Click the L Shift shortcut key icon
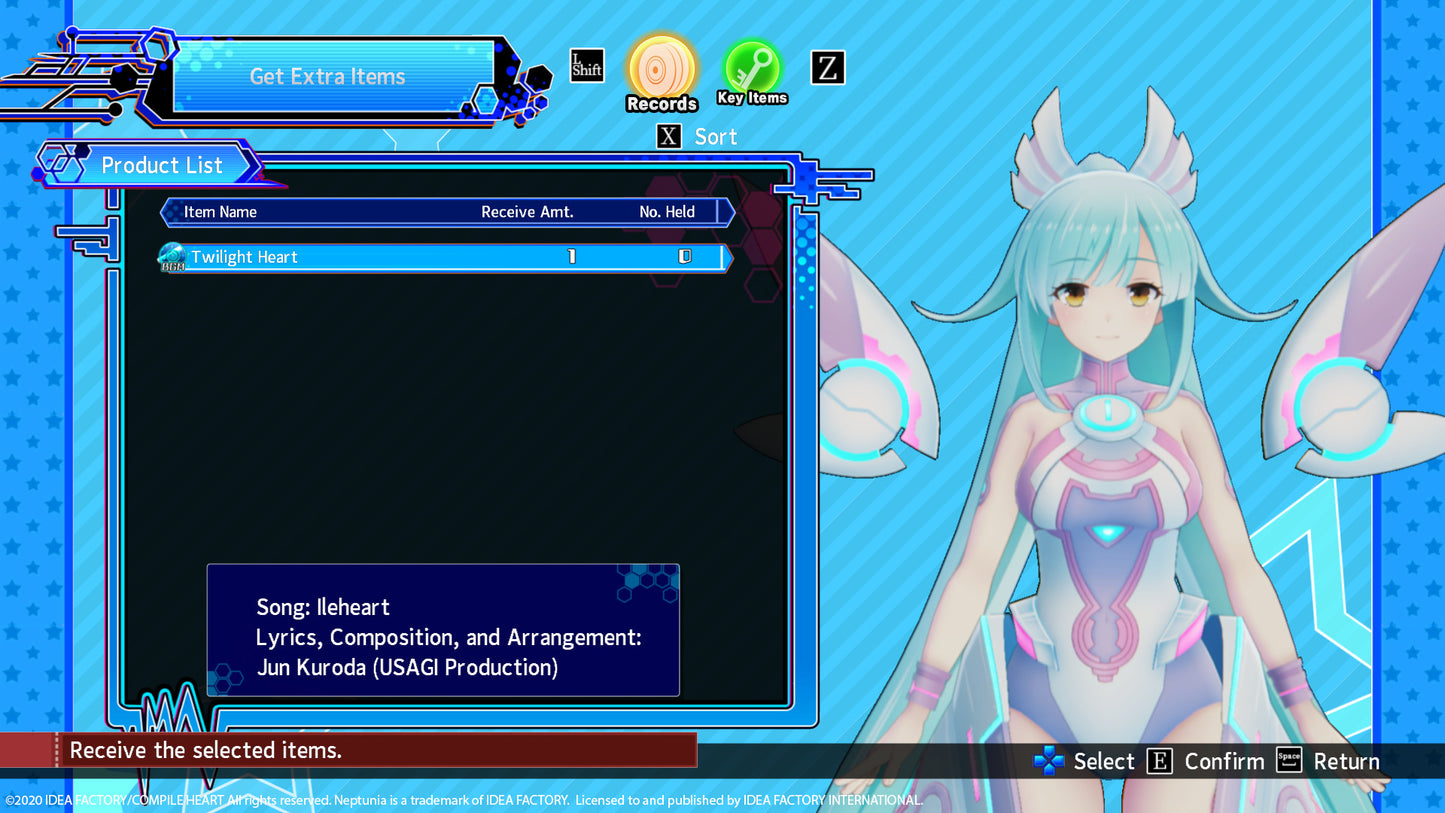Image resolution: width=1445 pixels, height=813 pixels. [x=586, y=65]
